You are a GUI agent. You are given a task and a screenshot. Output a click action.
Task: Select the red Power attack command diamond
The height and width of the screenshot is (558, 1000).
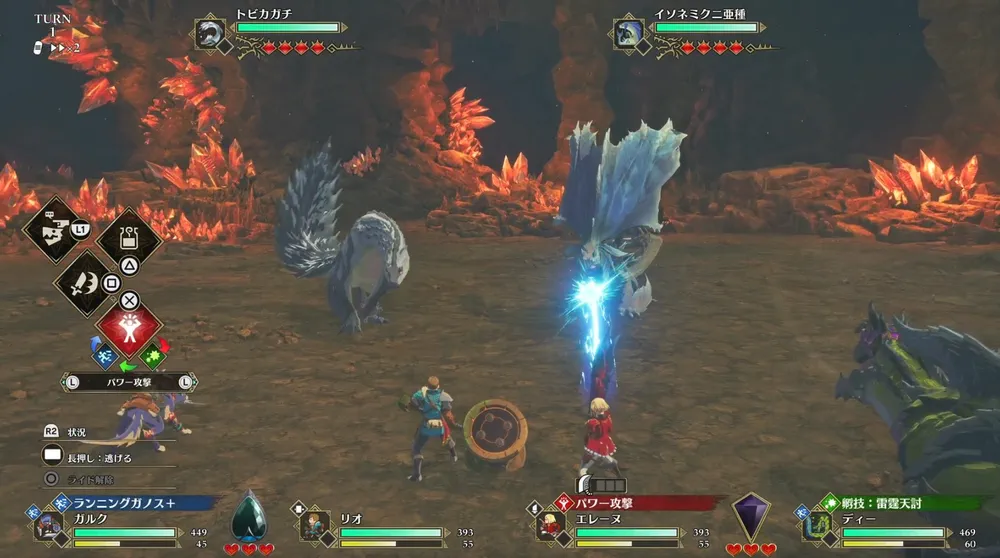[128, 328]
